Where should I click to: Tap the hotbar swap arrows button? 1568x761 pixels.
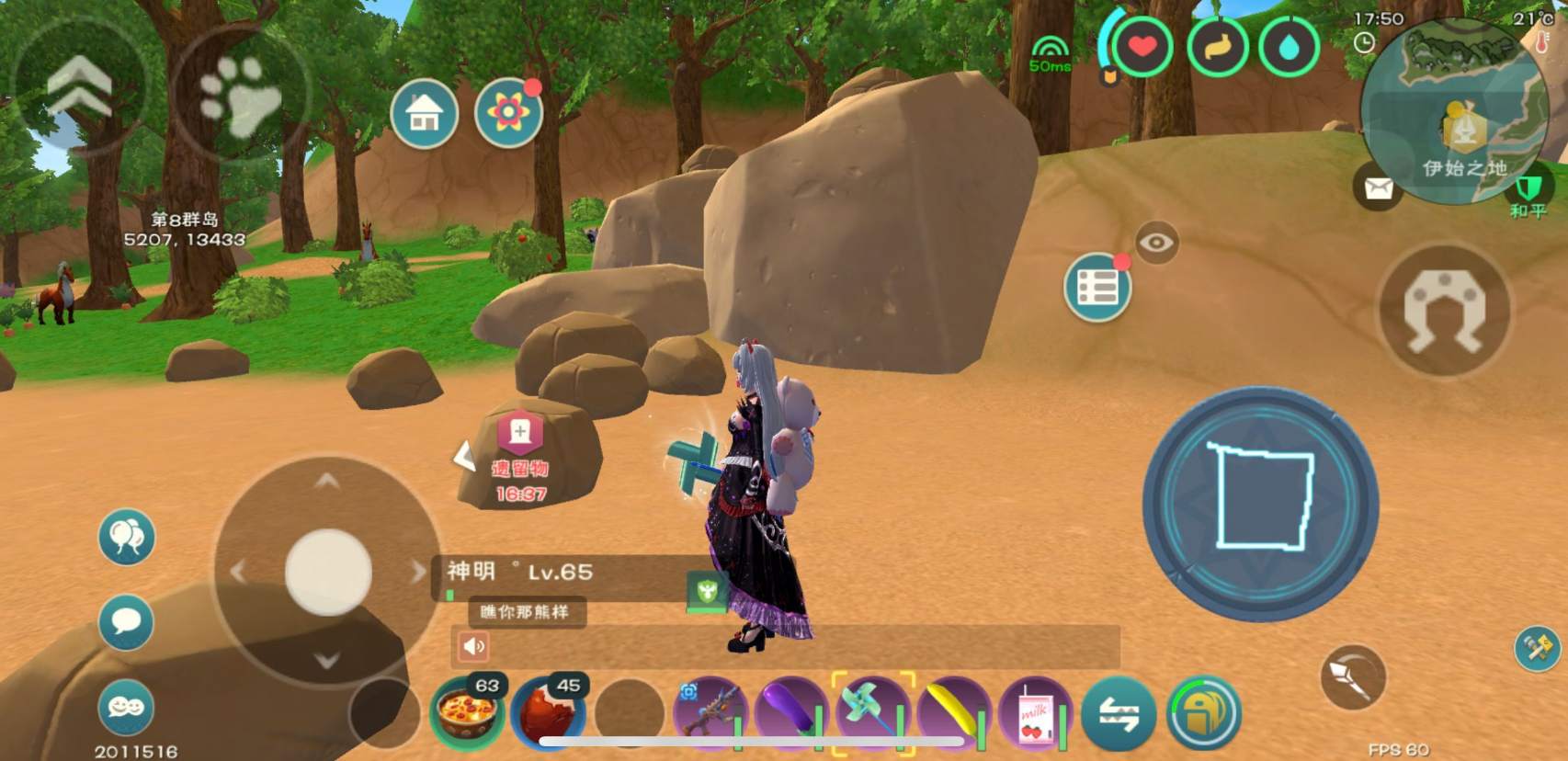1118,712
